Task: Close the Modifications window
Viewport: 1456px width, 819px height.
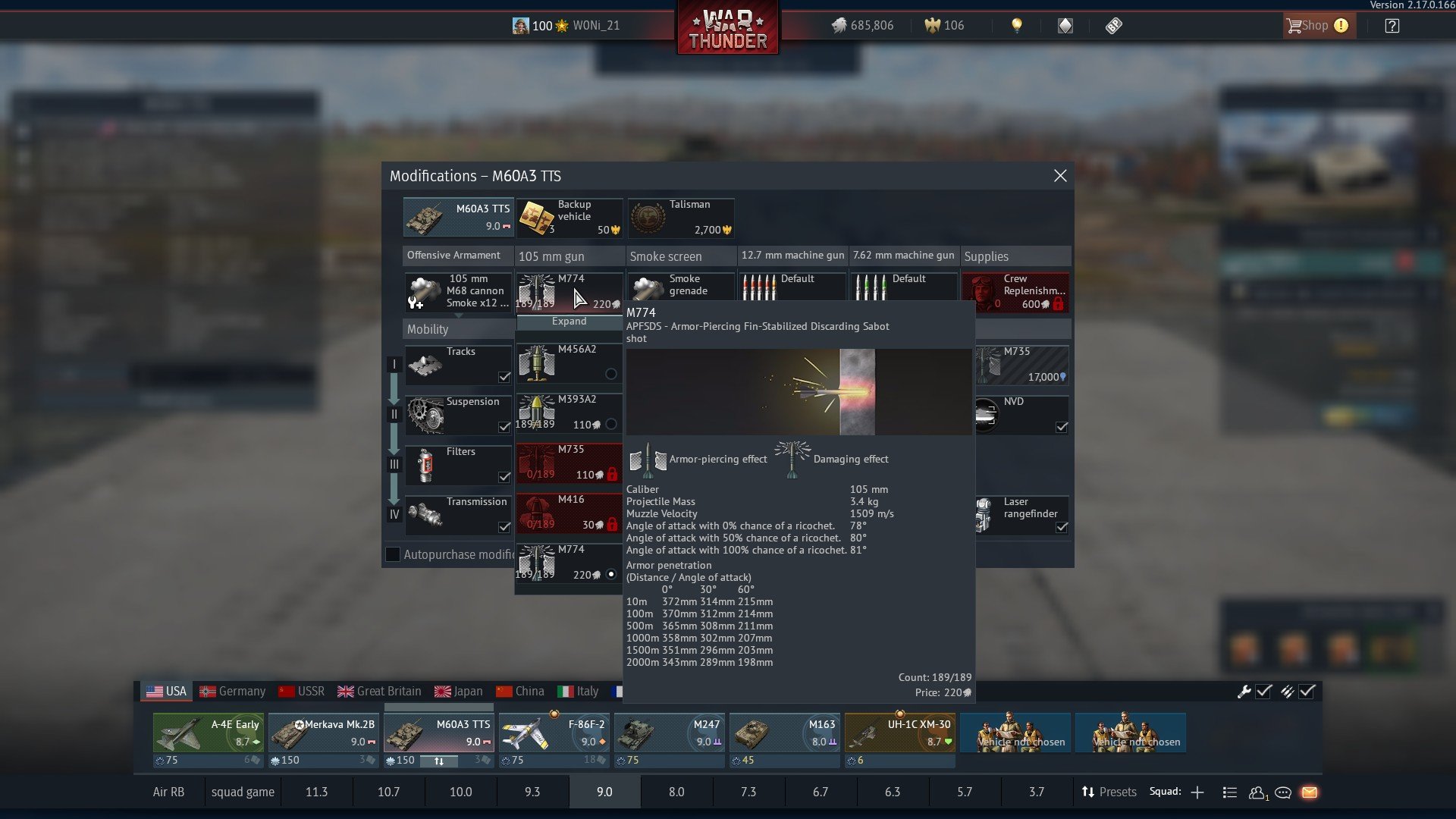Action: pos(1059,176)
